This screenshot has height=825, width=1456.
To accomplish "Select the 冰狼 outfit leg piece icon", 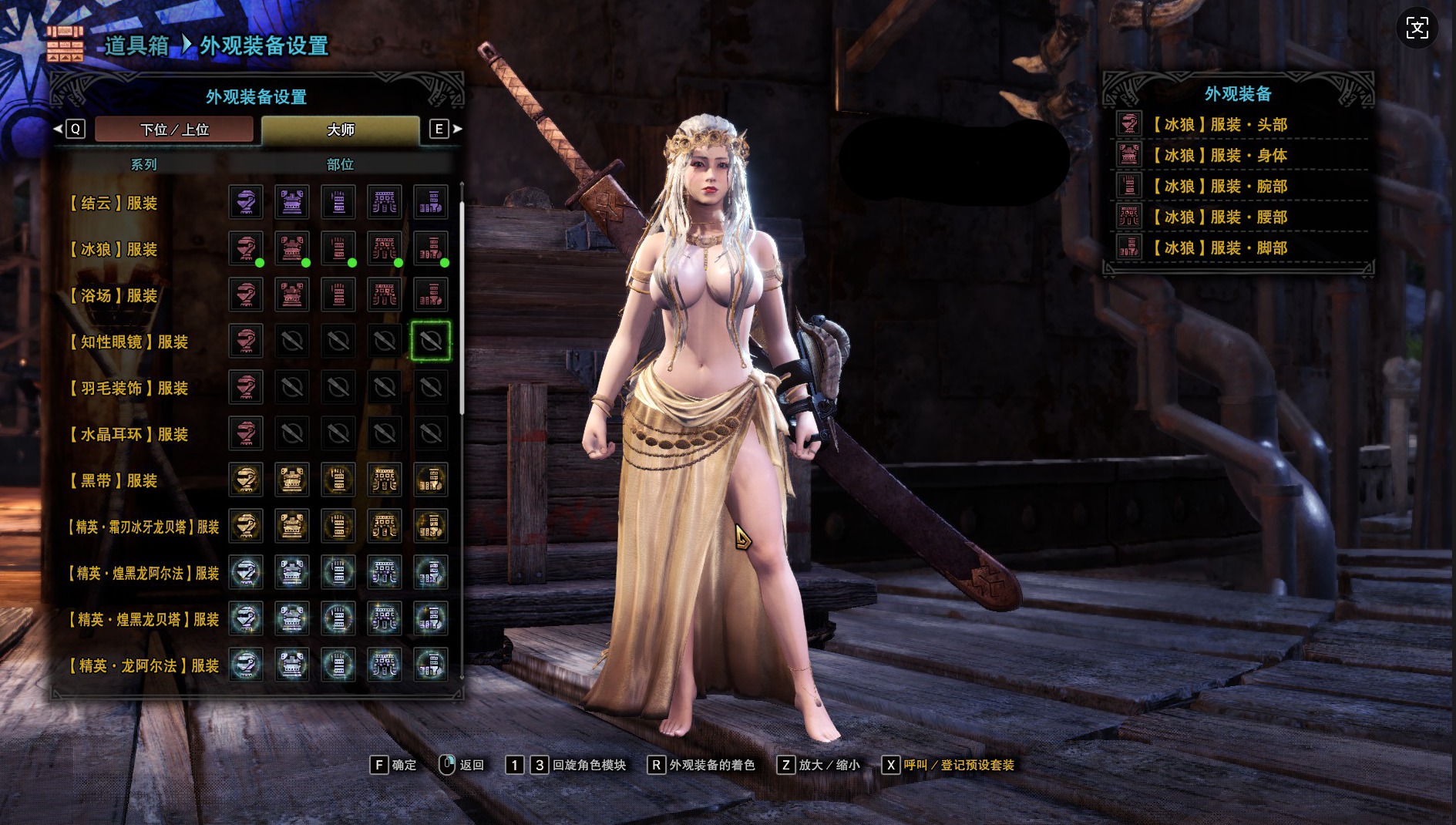I will tap(431, 248).
